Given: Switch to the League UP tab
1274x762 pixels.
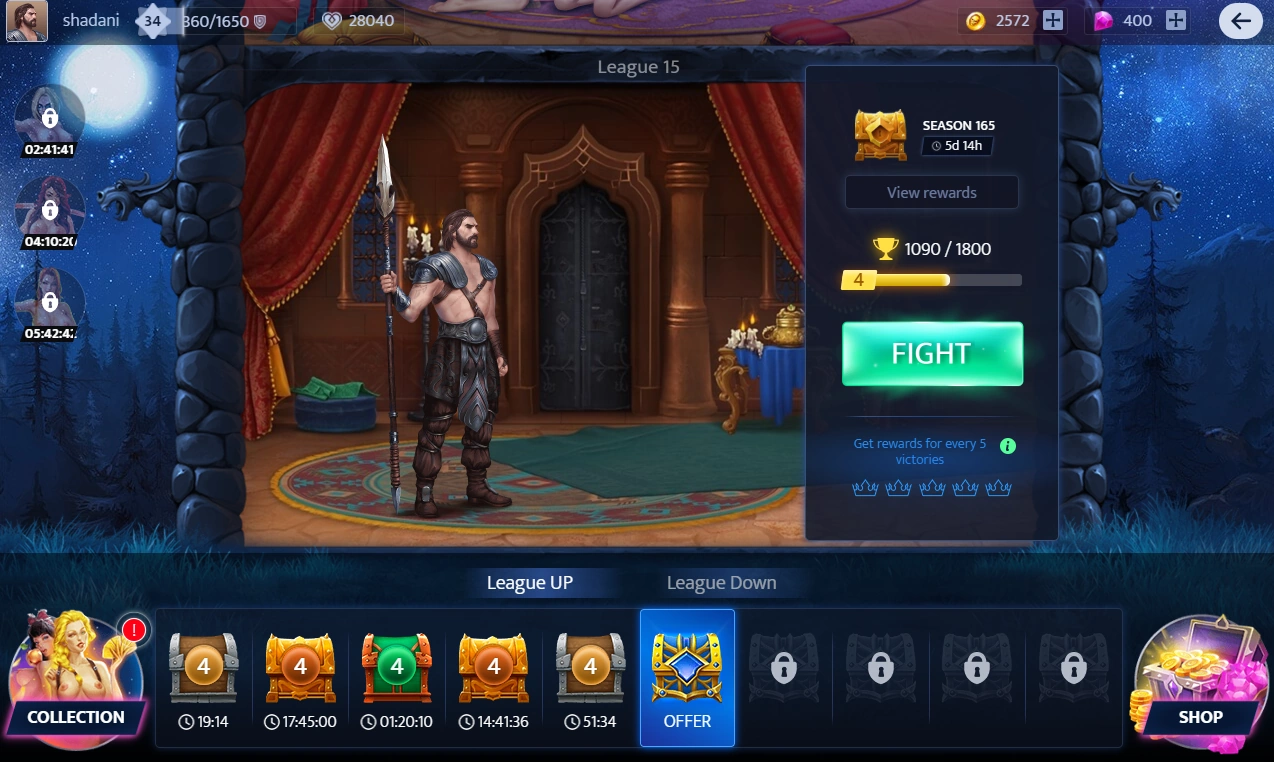Looking at the screenshot, I should 529,583.
